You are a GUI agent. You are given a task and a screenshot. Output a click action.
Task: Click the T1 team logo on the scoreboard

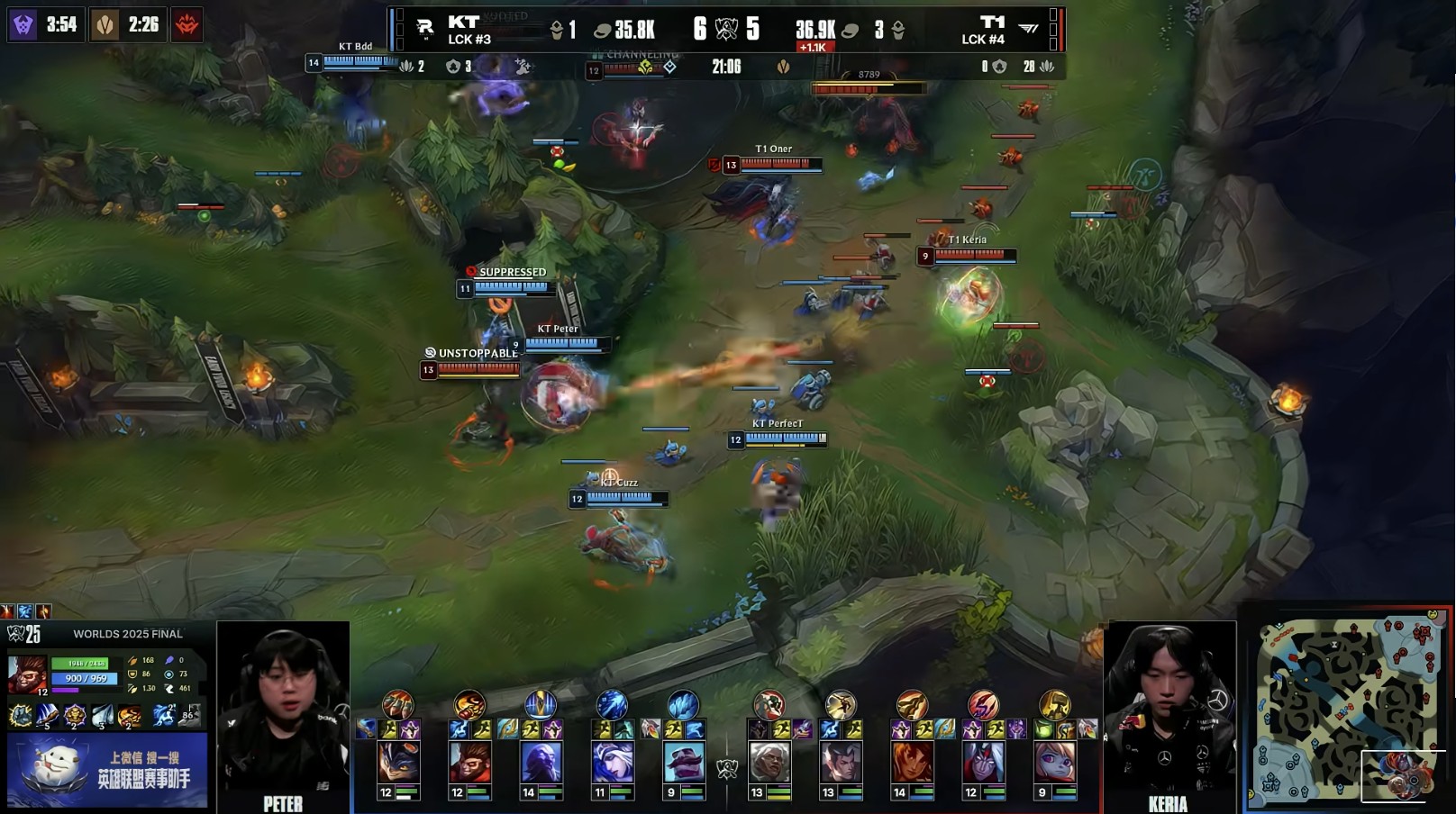(1028, 29)
